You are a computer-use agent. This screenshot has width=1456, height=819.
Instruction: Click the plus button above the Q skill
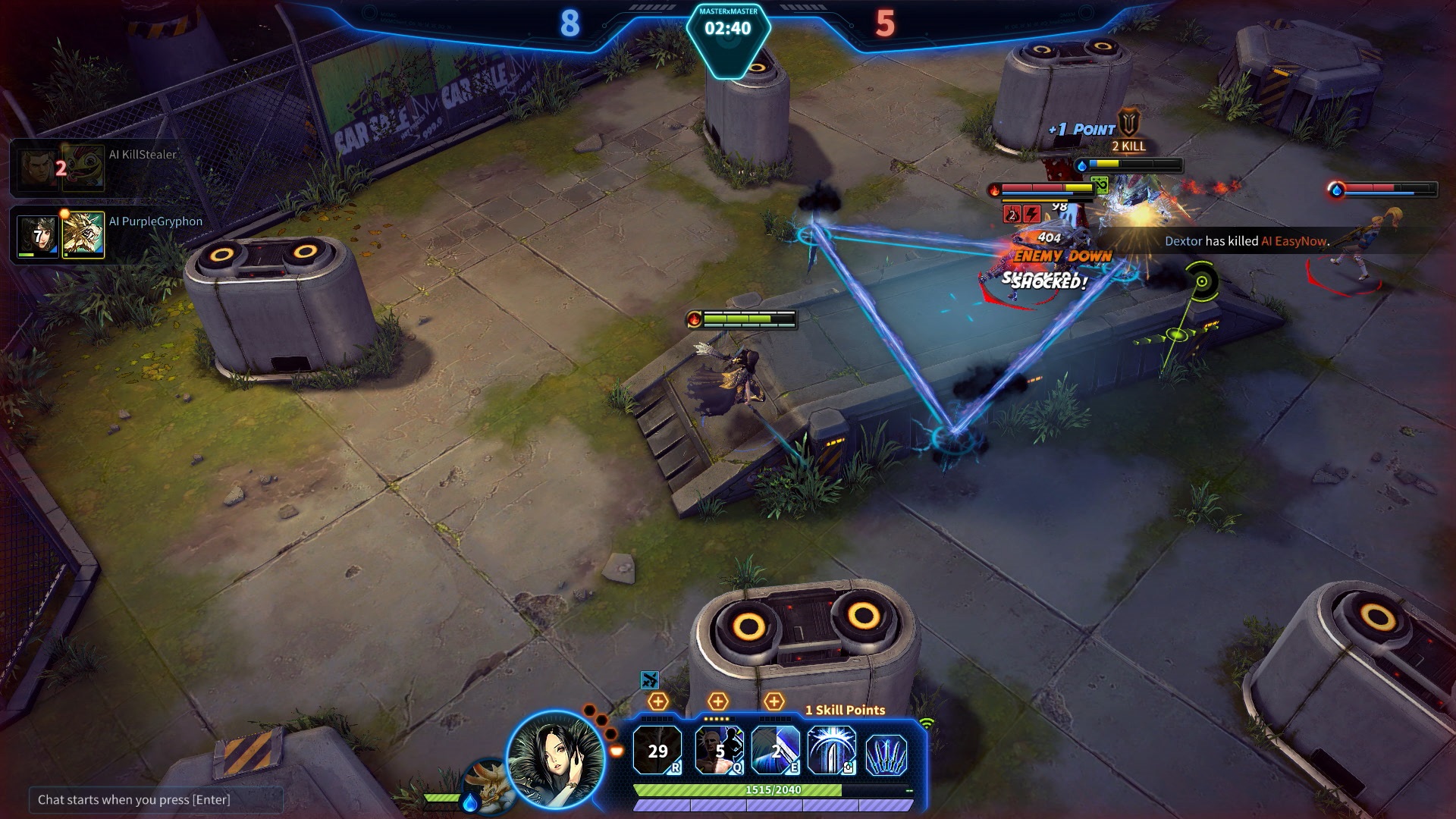click(x=717, y=701)
